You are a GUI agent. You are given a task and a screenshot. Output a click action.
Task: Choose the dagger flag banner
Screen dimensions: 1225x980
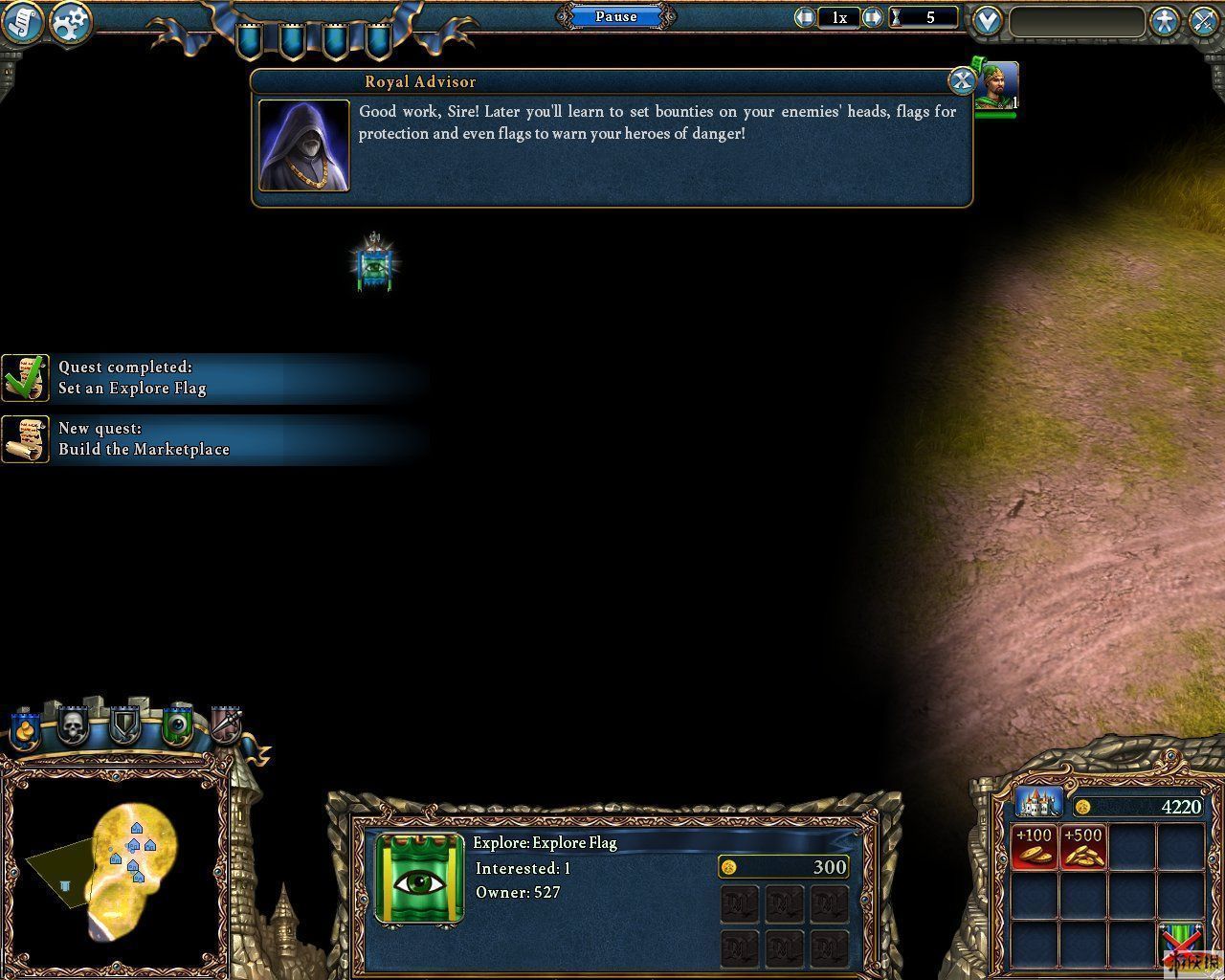click(227, 727)
